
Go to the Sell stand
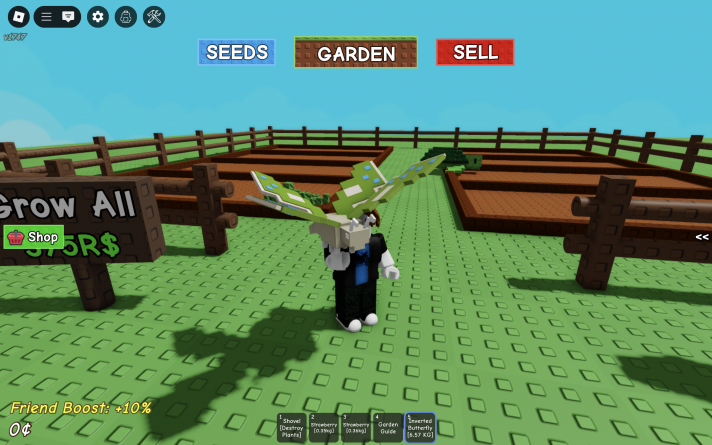[475, 52]
